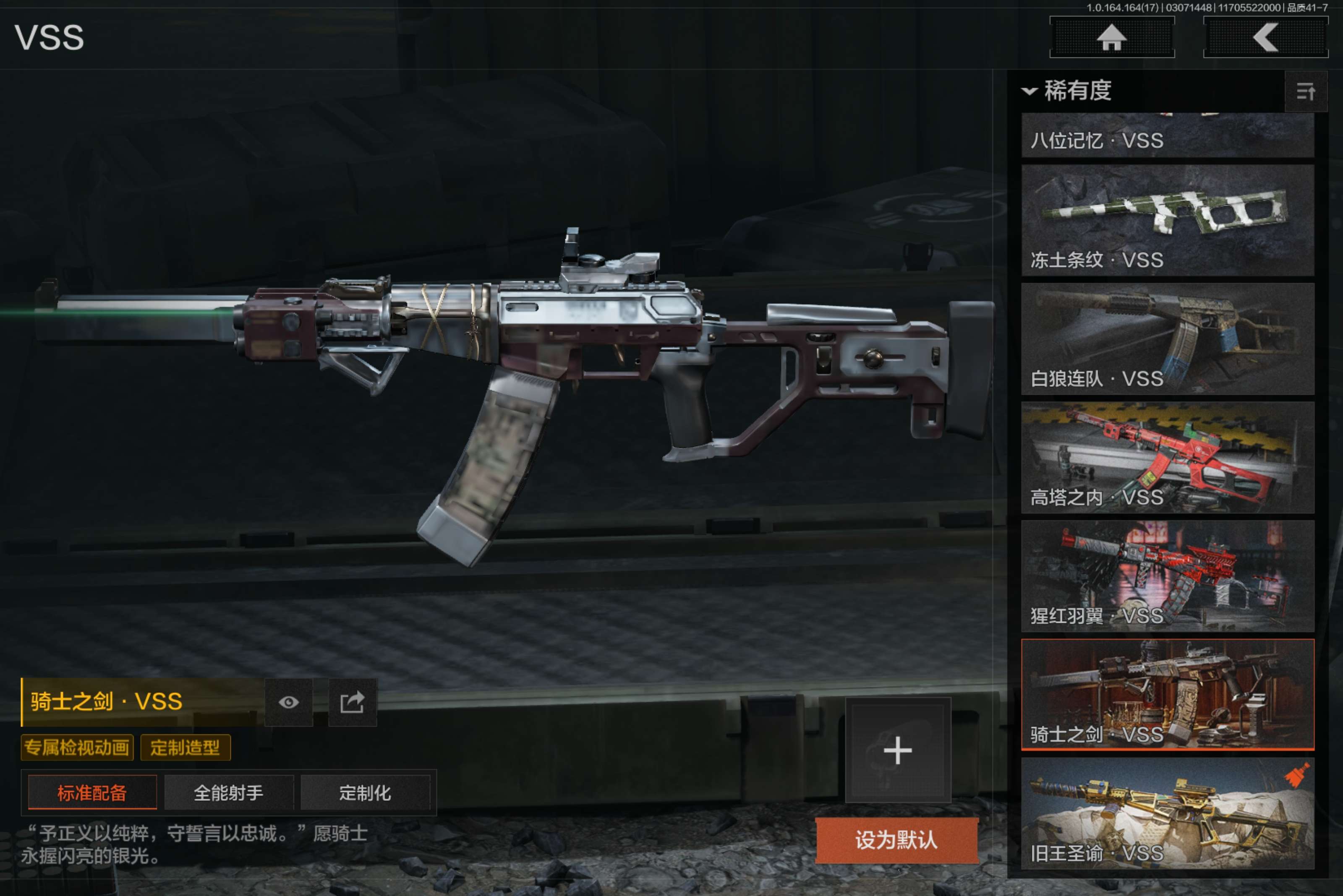Select the 高塔之内 VSS skin

[1167, 457]
